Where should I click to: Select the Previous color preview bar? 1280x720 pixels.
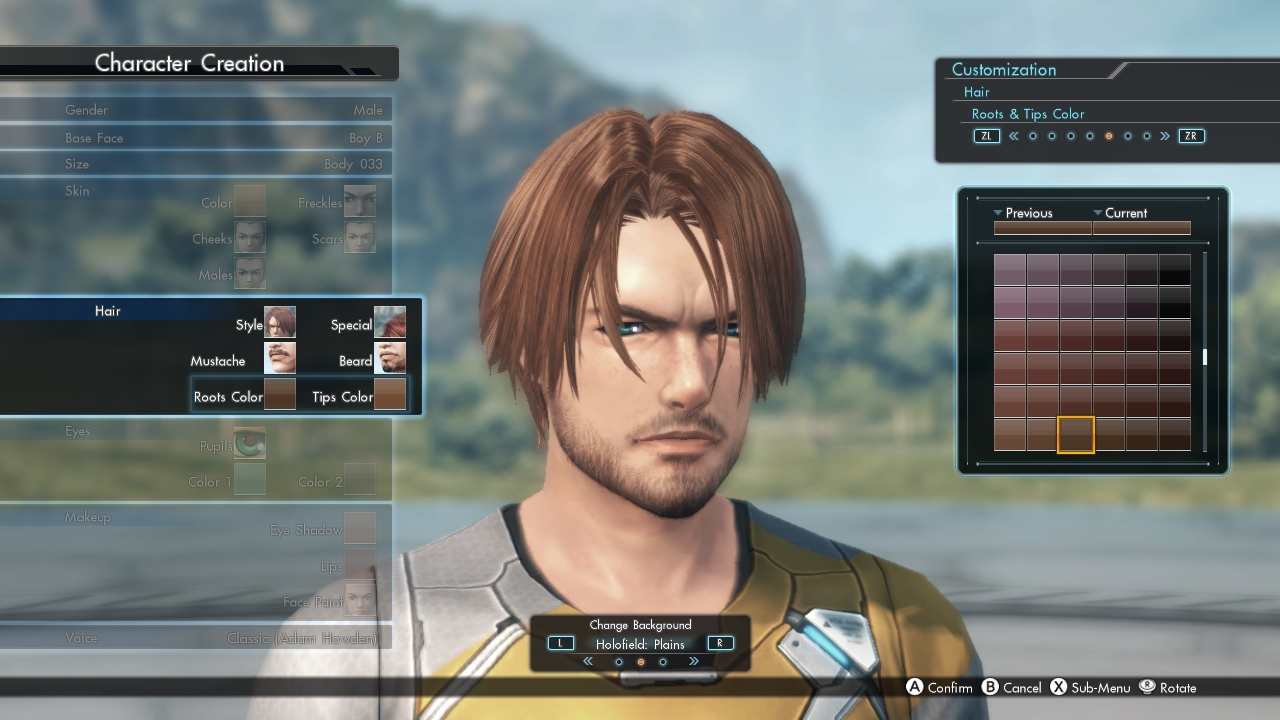pos(1042,228)
